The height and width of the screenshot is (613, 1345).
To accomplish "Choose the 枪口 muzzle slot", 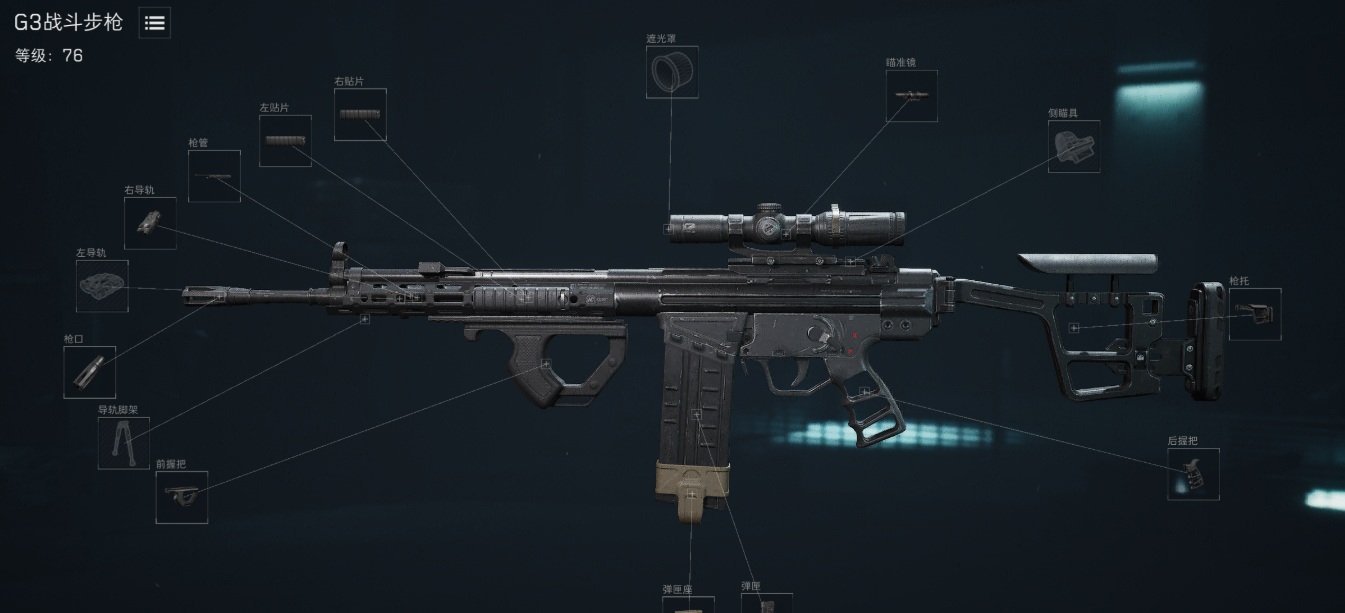I will pyautogui.click(x=90, y=372).
